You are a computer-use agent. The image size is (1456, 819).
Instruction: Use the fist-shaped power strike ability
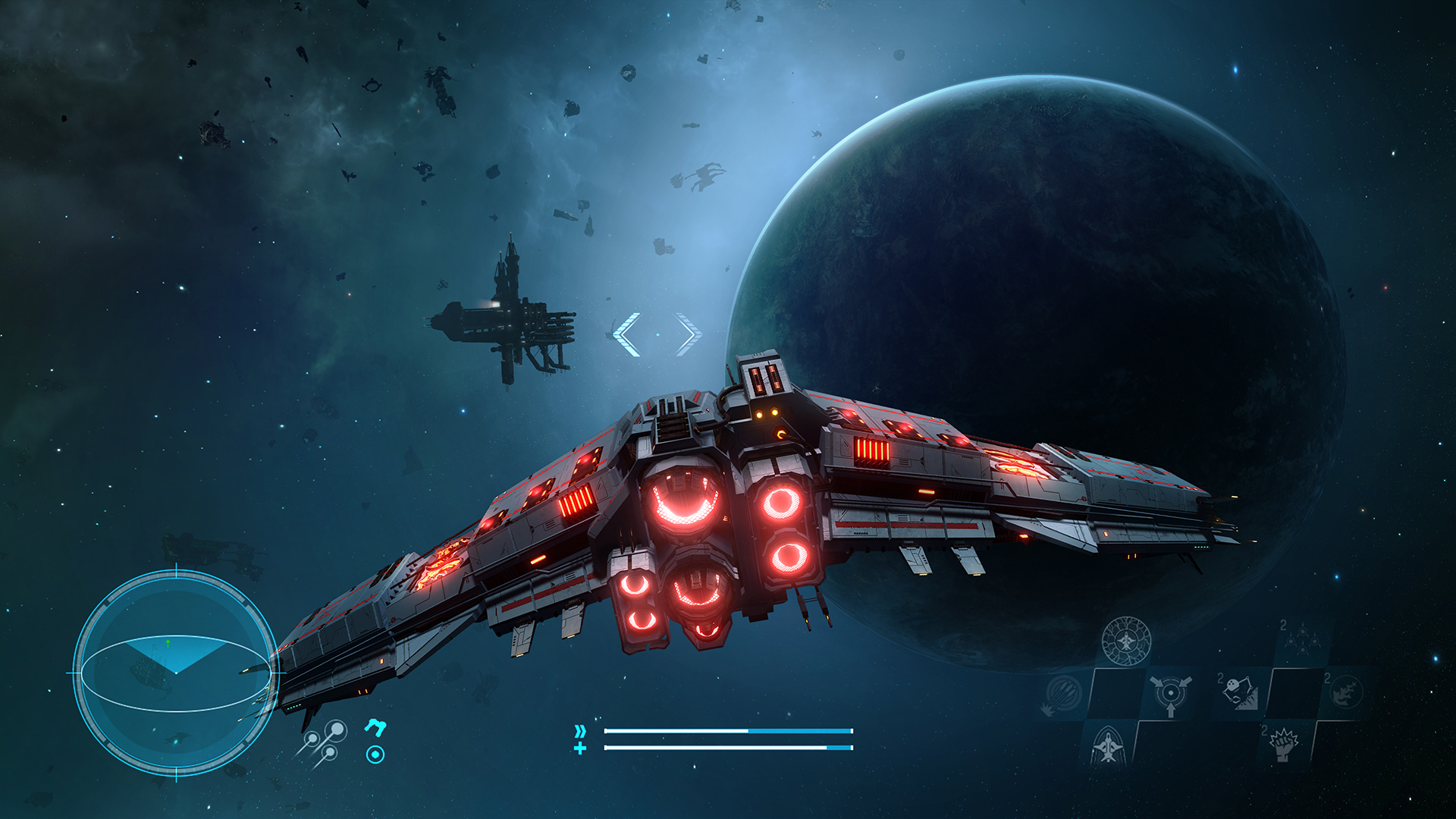1284,747
